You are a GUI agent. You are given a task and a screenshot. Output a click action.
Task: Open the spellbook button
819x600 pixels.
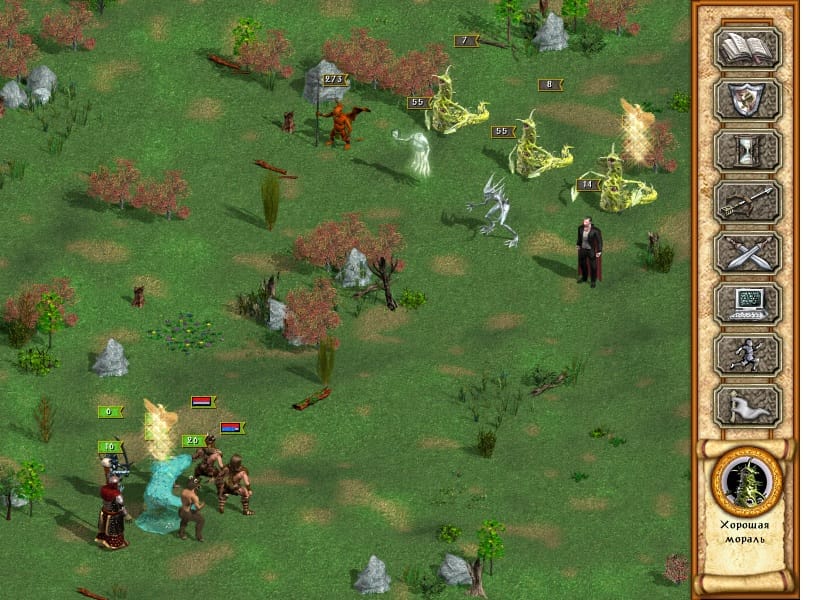tap(746, 47)
